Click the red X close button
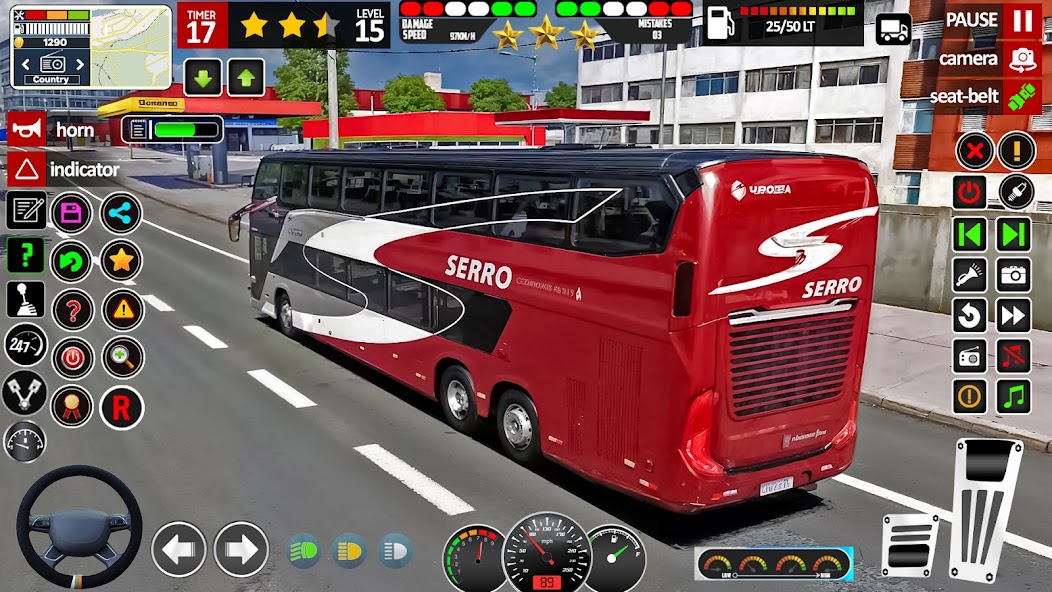 pyautogui.click(x=974, y=151)
